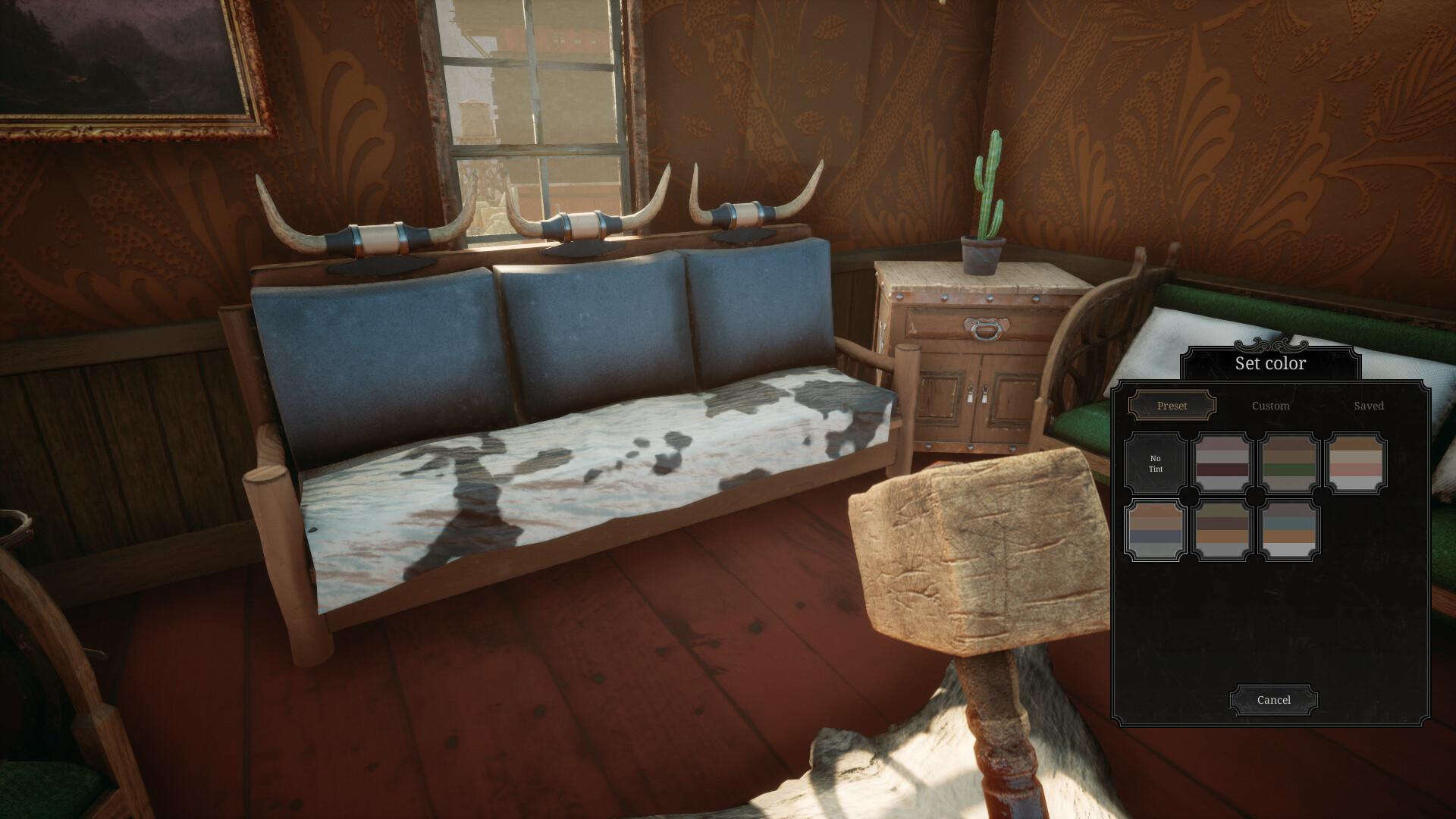Switch to the Custom tab

pos(1271,406)
